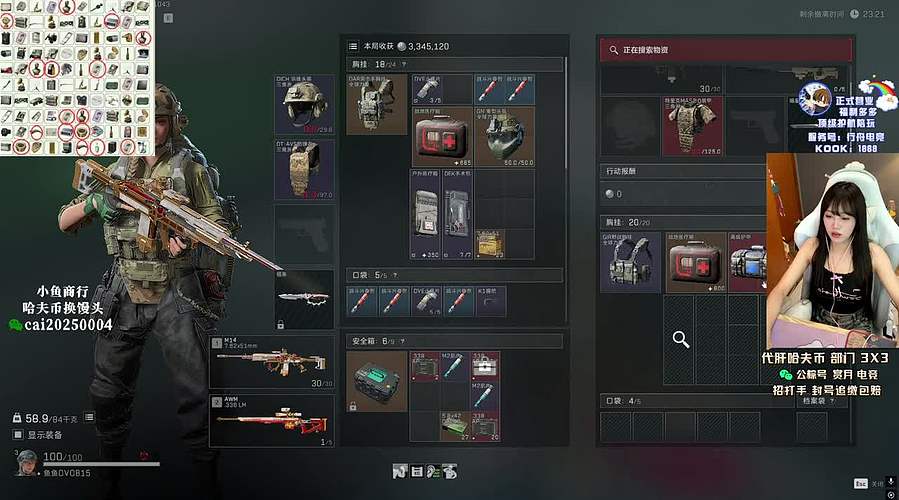Click the character avatar portrait
Image resolution: width=899 pixels, height=500 pixels.
(x=27, y=462)
